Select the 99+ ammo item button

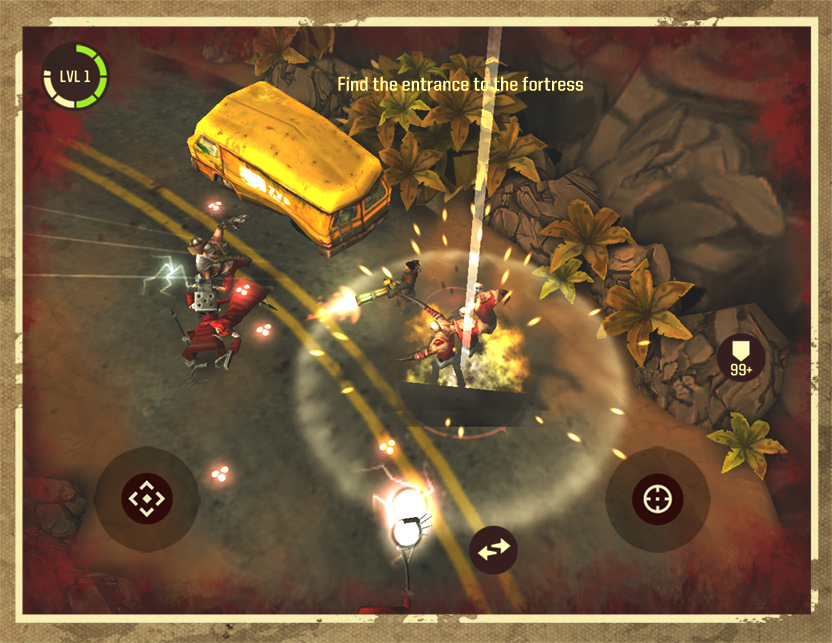741,358
